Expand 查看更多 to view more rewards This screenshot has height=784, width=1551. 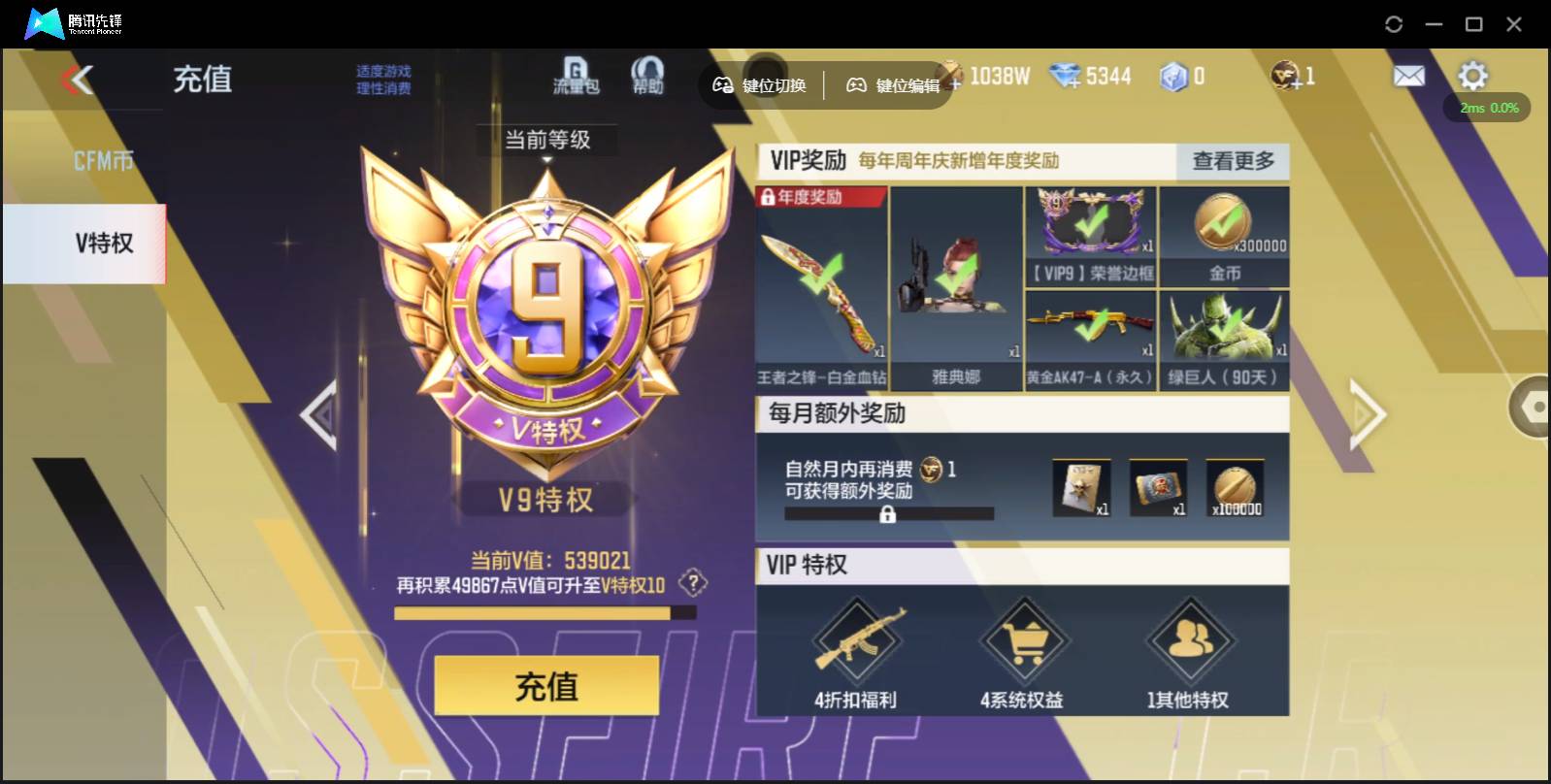click(1233, 162)
